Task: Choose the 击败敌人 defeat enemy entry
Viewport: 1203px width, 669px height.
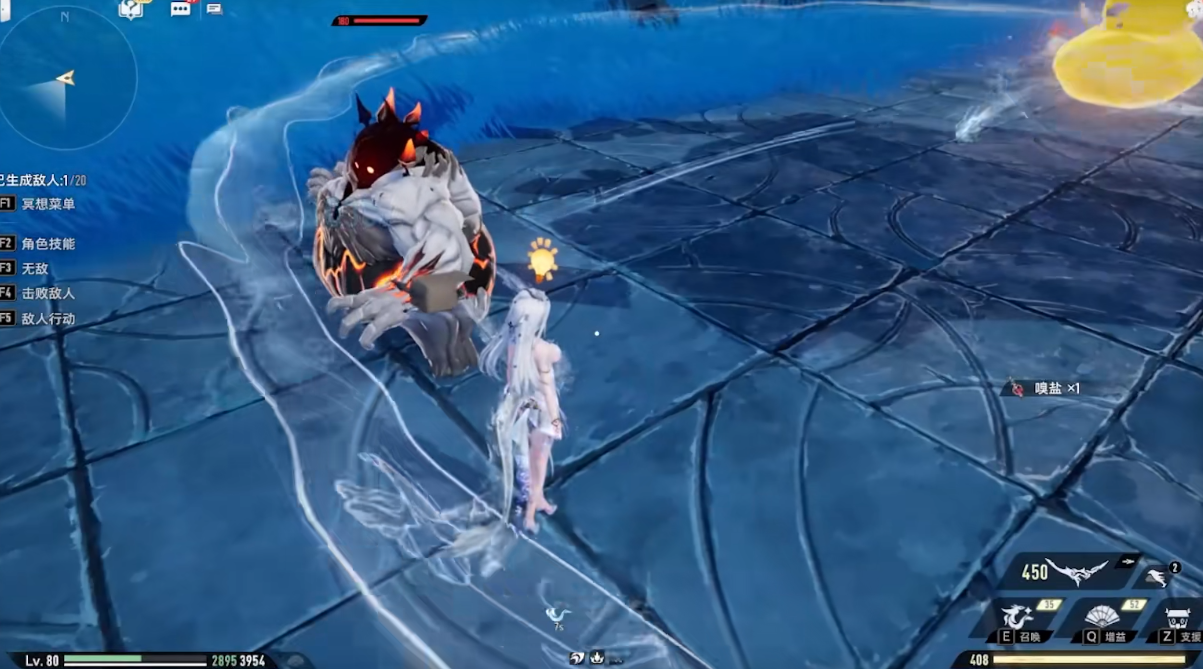Action: [48, 294]
